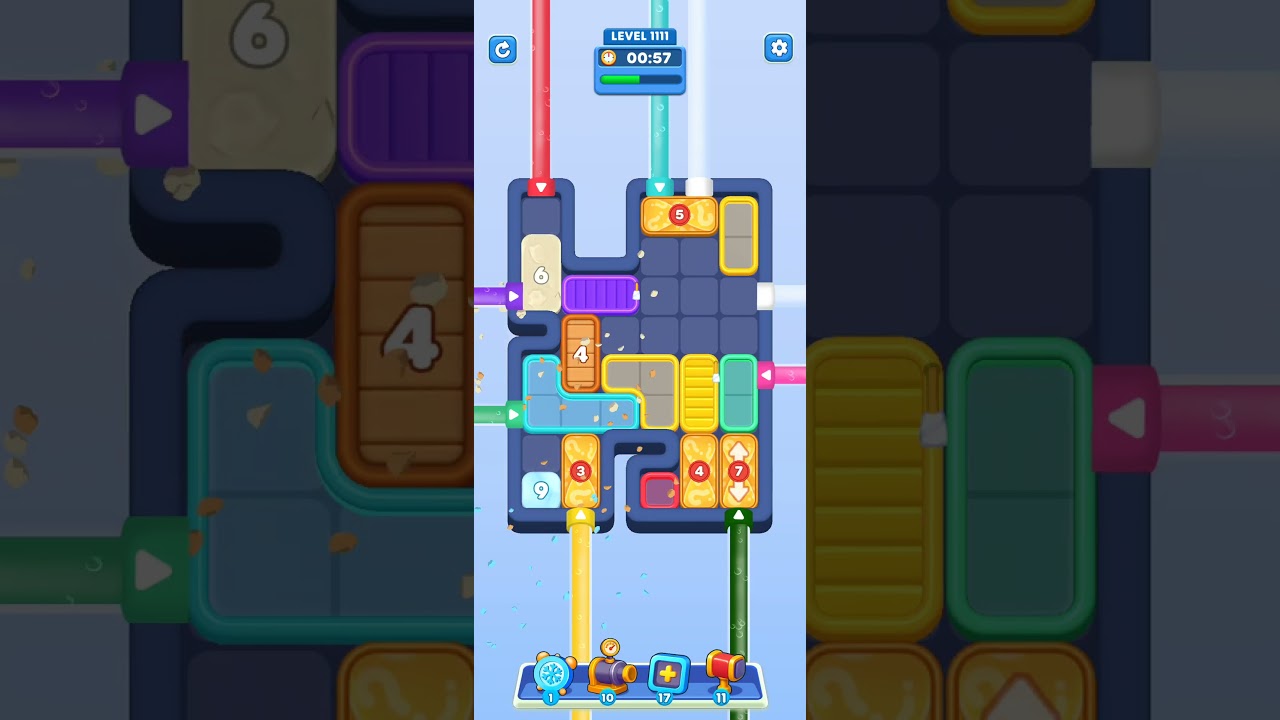Toggle the orange block numbered 7 with arrows
Image resolution: width=1280 pixels, height=720 pixels.
coord(740,468)
